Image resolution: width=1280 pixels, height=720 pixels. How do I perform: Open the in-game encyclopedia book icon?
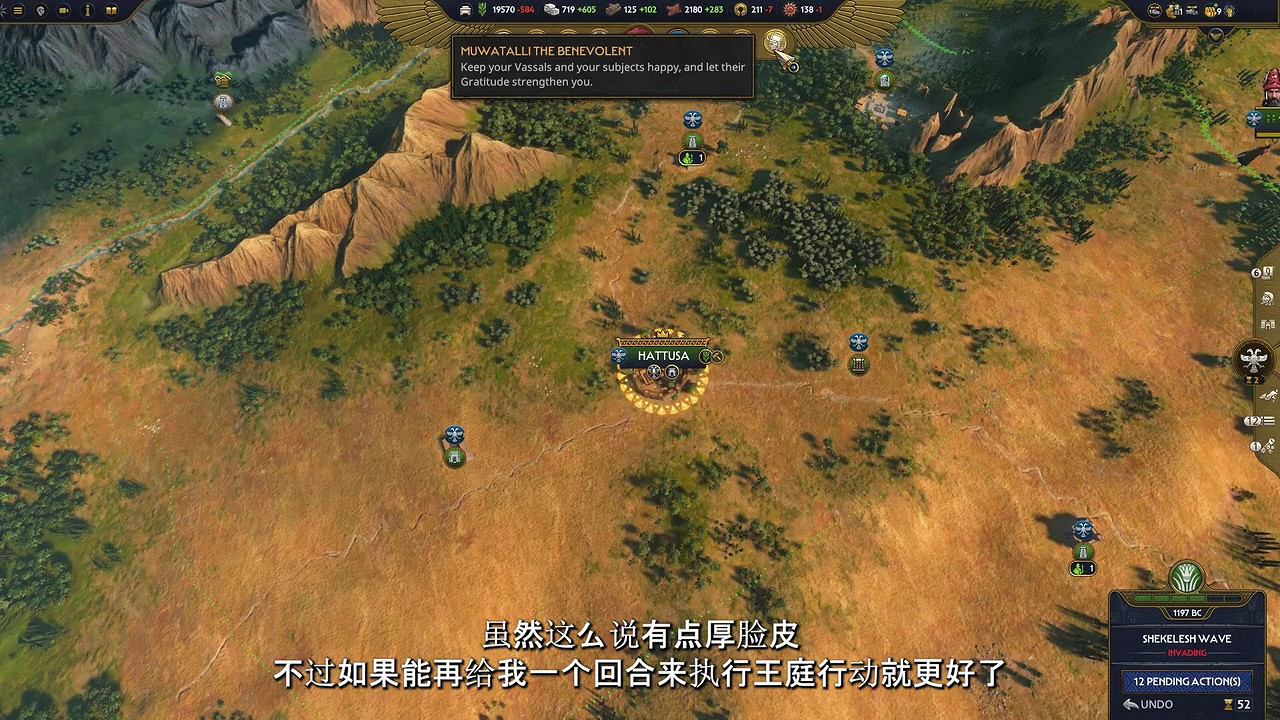110,10
